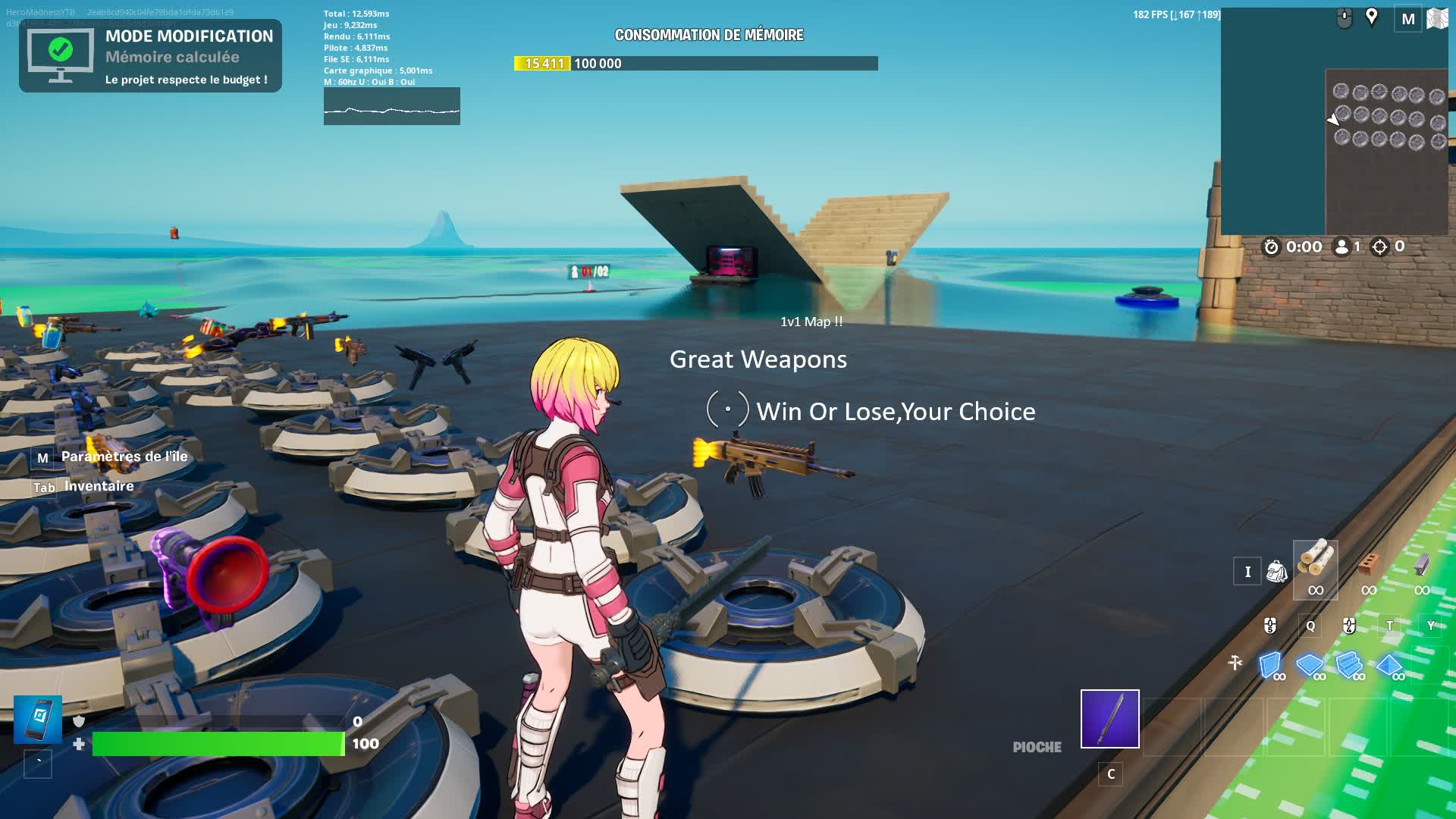Screen dimensions: 1456x819
Task: Open the Inventaire menu entry
Action: [99, 486]
